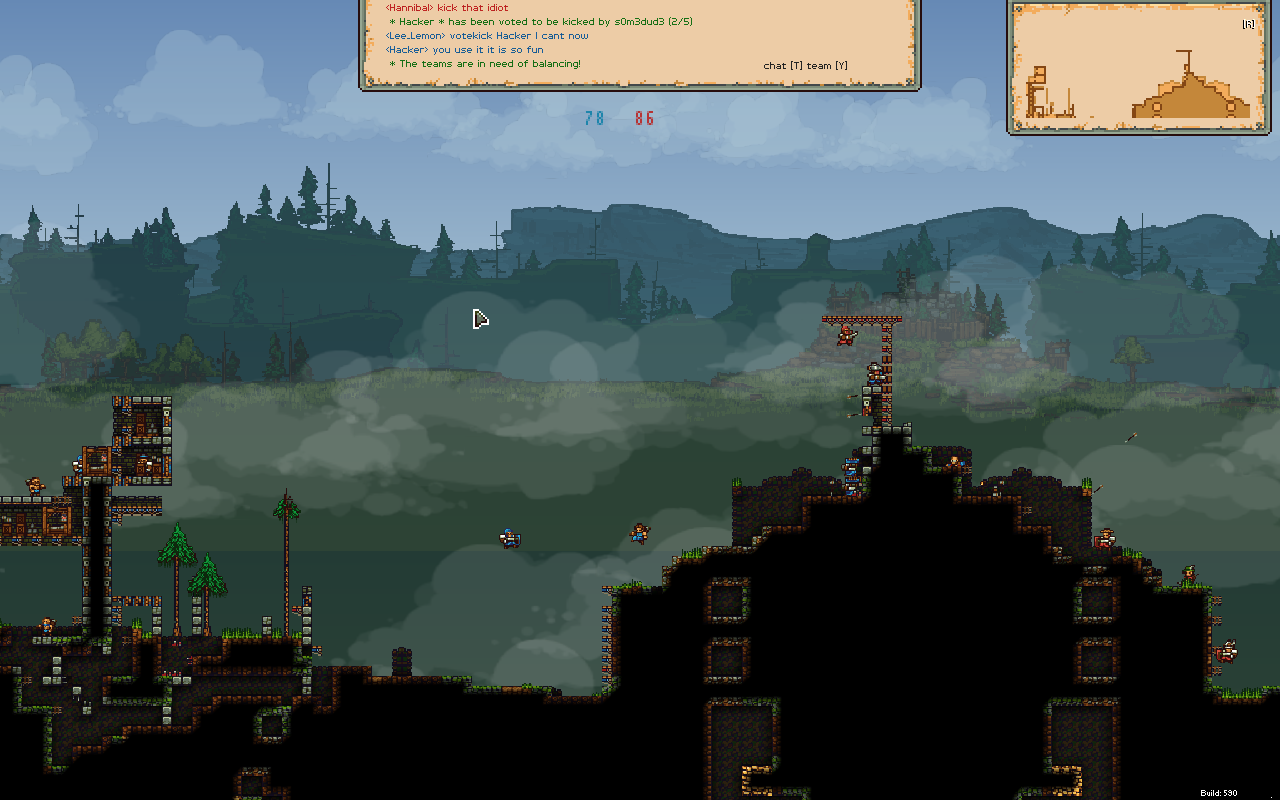Image resolution: width=1280 pixels, height=800 pixels.
Task: Click the parchment chat panel background
Action: click(x=640, y=45)
